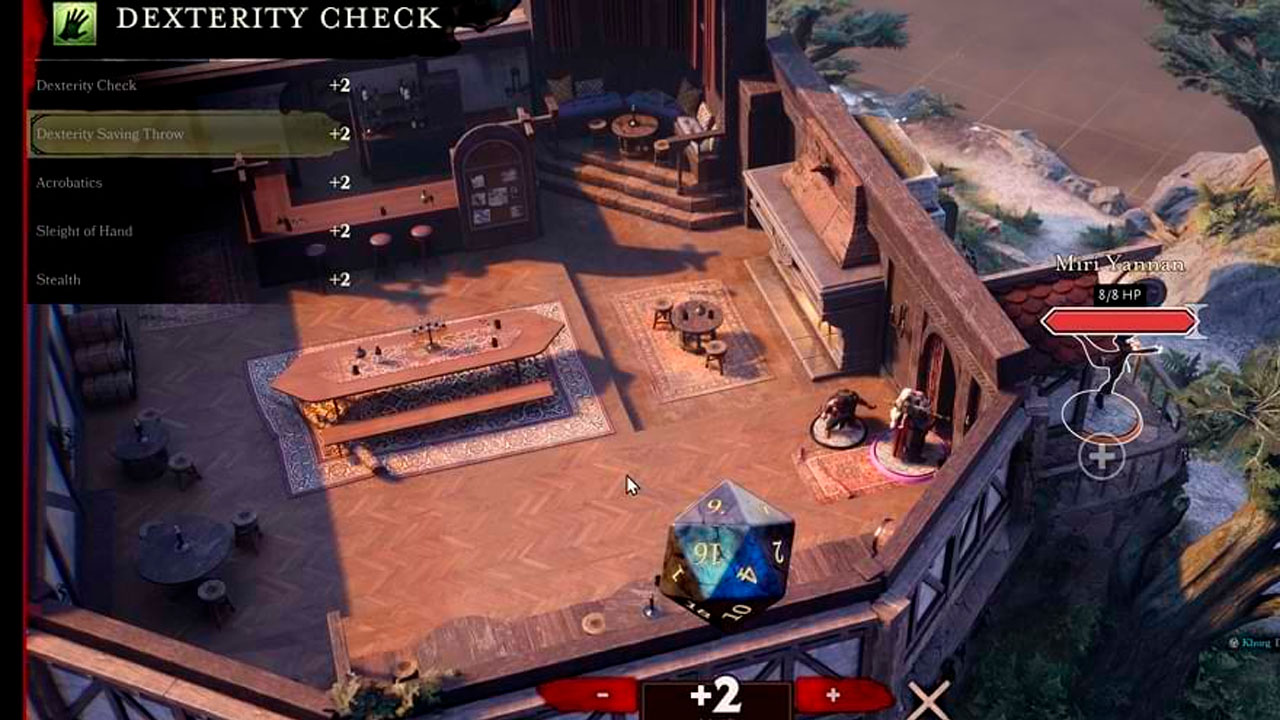Image resolution: width=1280 pixels, height=720 pixels.
Task: Select the Sleight of Hand check
Action: (85, 231)
